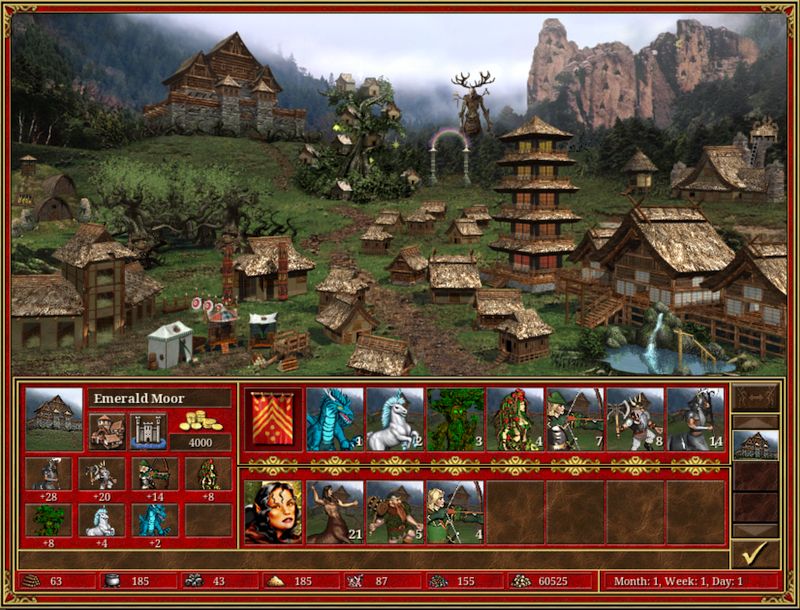Show growth info for the +2 dragon
The width and height of the screenshot is (800, 610).
click(x=155, y=521)
